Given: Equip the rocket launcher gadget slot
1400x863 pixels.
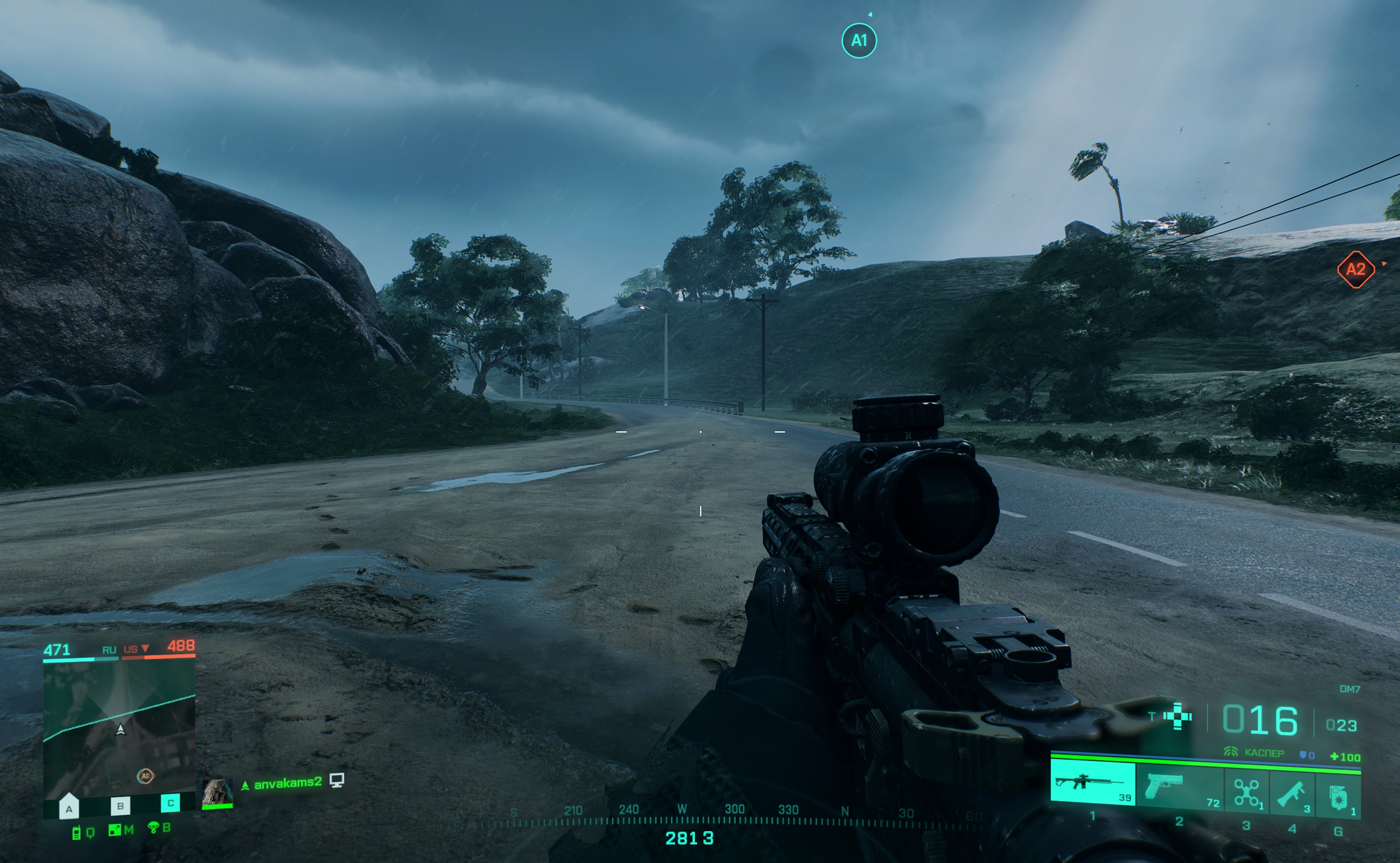Looking at the screenshot, I should click(x=1292, y=793).
